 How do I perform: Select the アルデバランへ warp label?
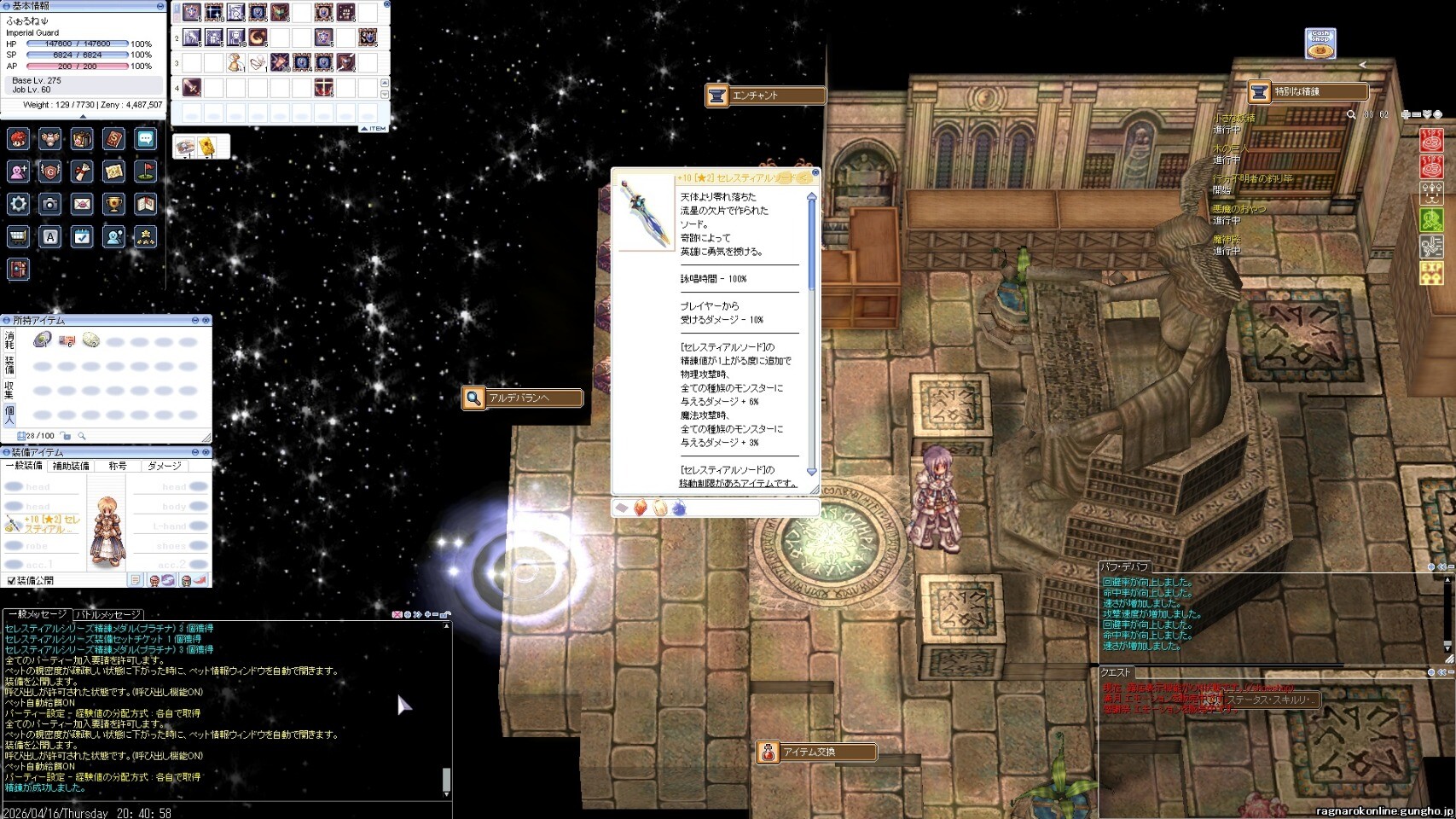click(522, 398)
